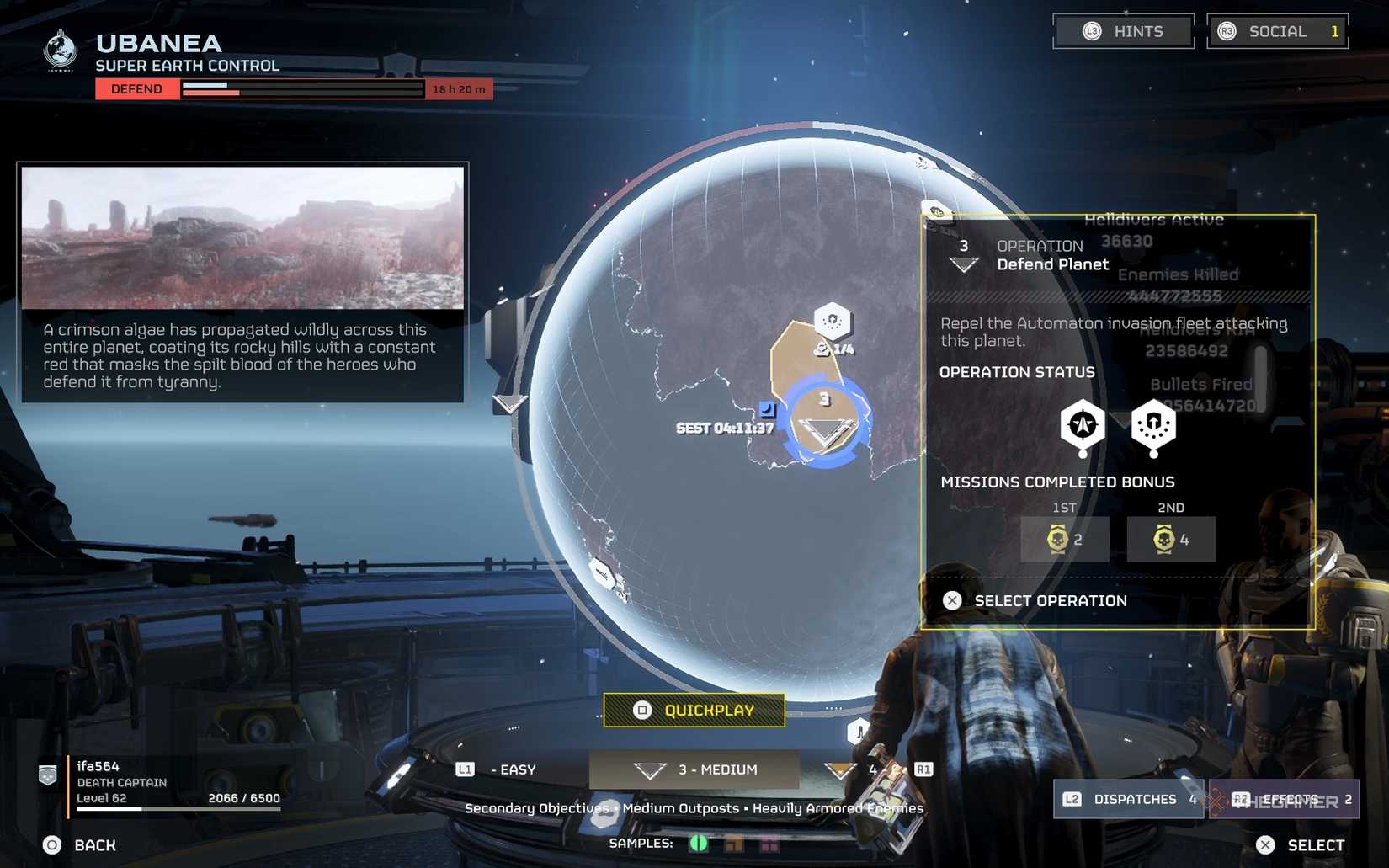Image resolution: width=1389 pixels, height=868 pixels.
Task: Confirm Select Operation in the panel
Action: click(x=1049, y=600)
